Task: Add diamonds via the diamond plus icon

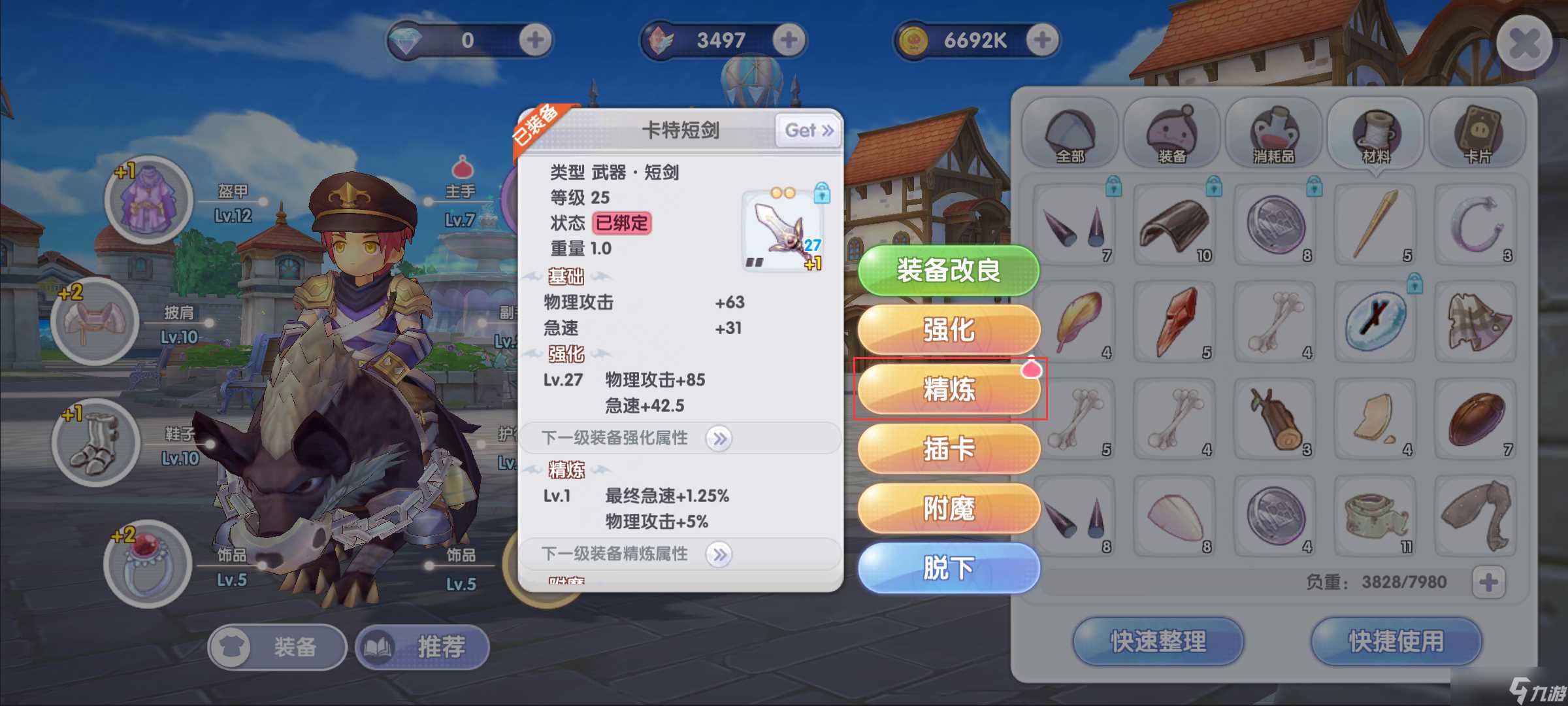Action: tap(534, 40)
